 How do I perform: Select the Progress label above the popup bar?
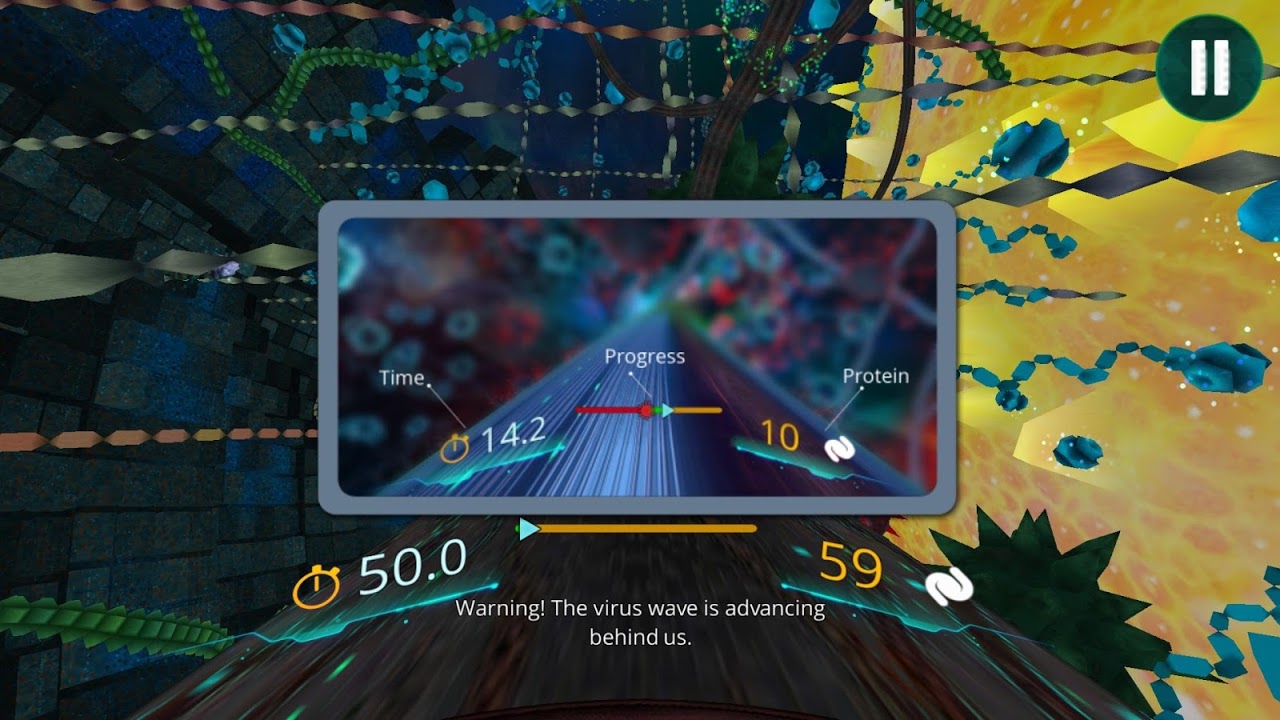[x=644, y=356]
